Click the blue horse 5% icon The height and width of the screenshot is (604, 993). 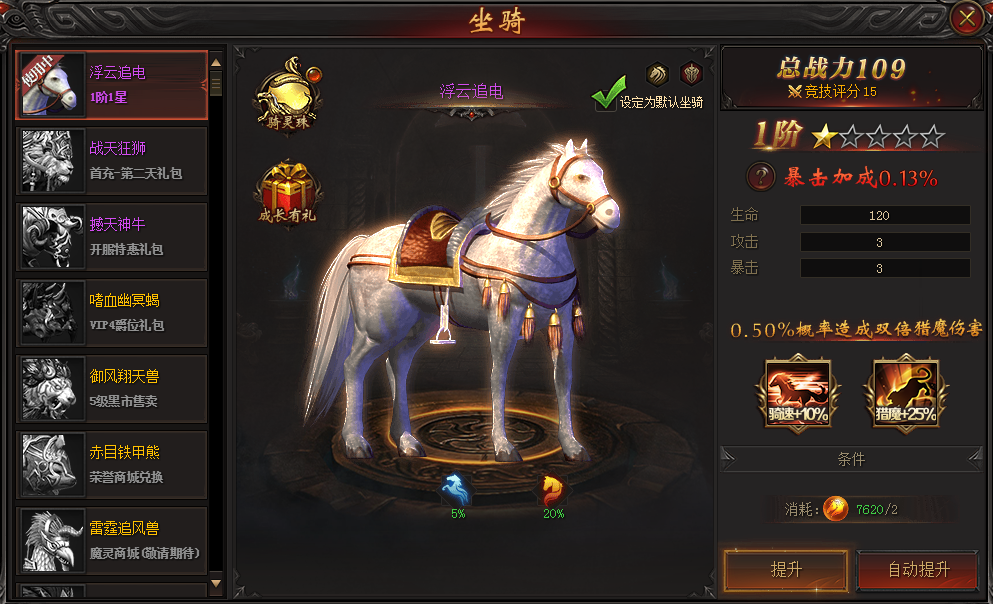pyautogui.click(x=458, y=491)
